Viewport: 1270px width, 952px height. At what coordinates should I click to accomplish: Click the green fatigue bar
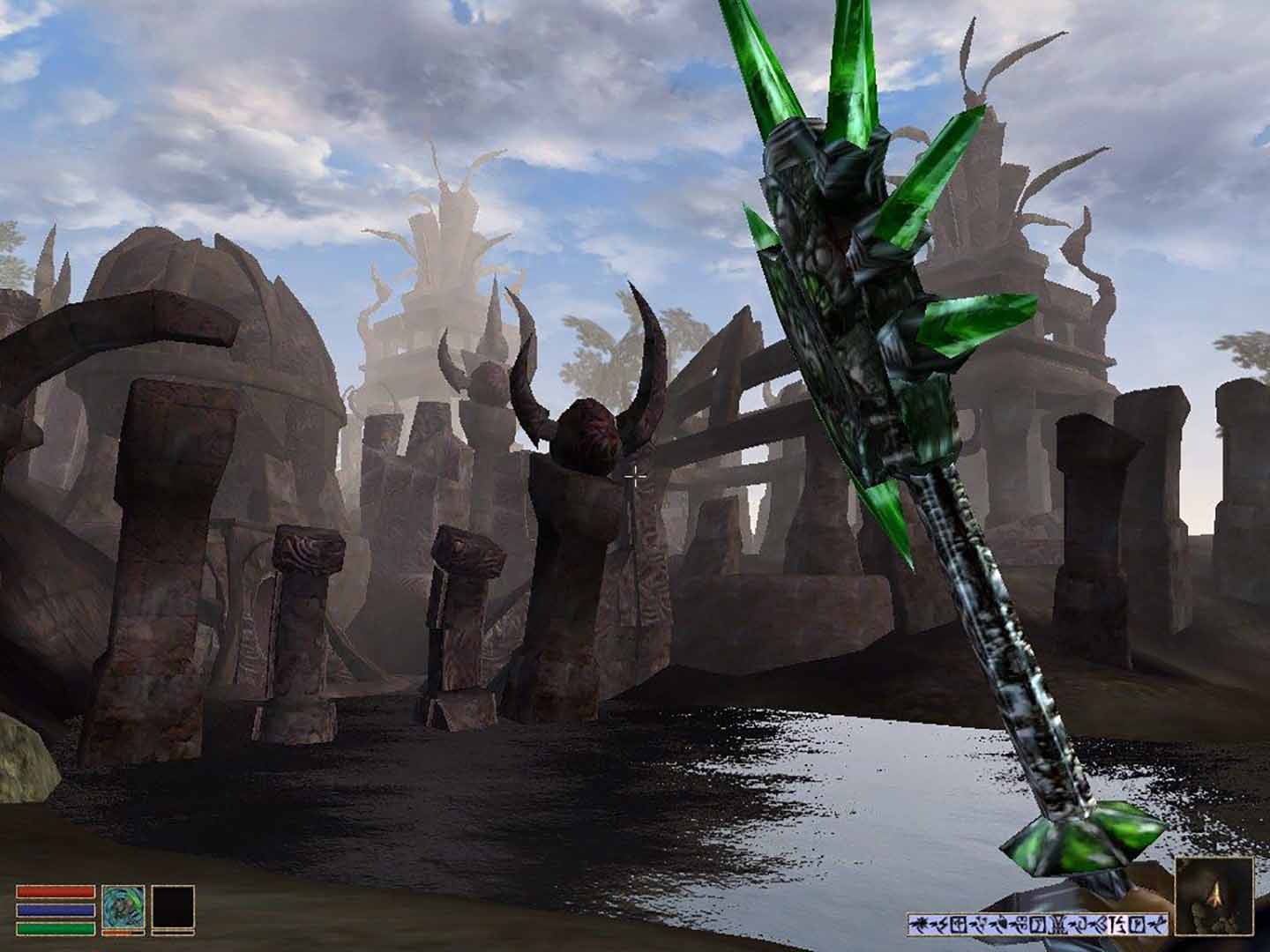[x=56, y=928]
